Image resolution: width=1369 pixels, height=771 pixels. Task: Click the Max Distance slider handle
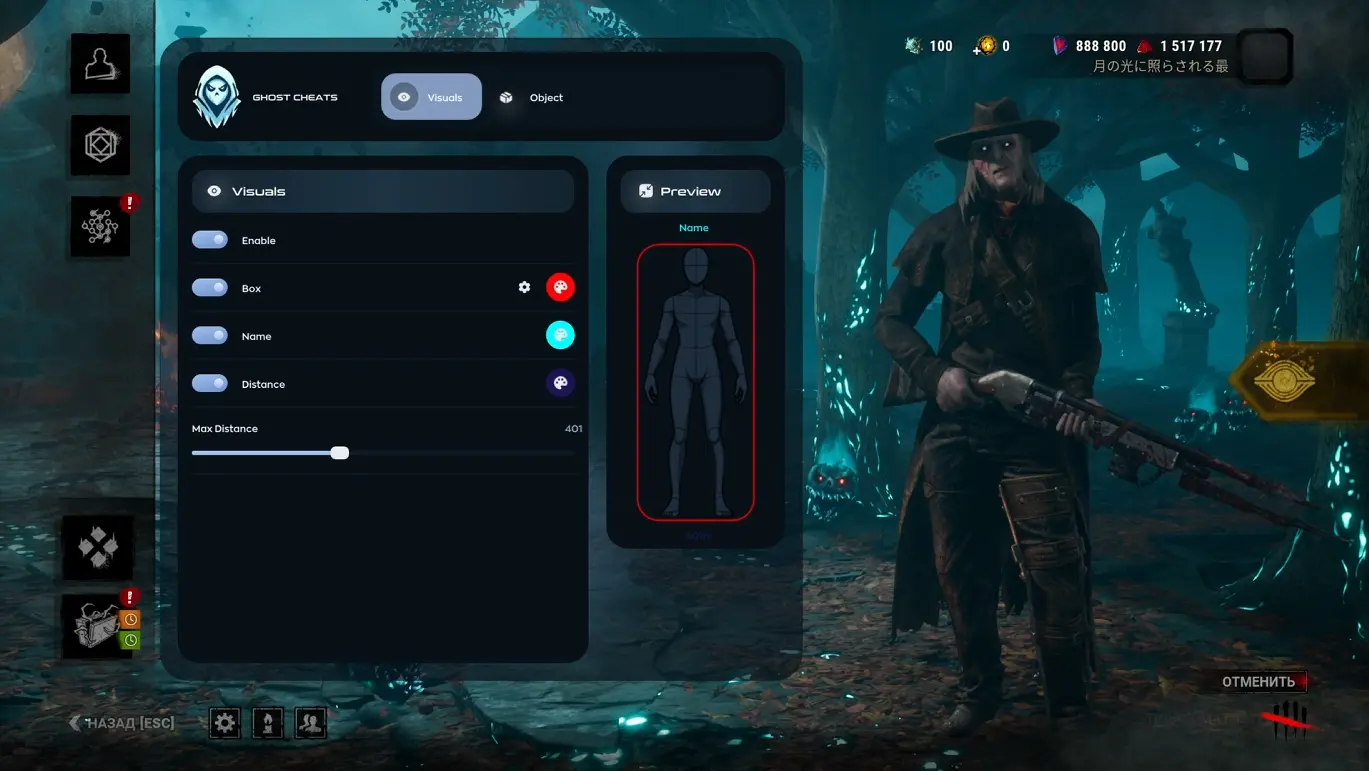point(340,453)
